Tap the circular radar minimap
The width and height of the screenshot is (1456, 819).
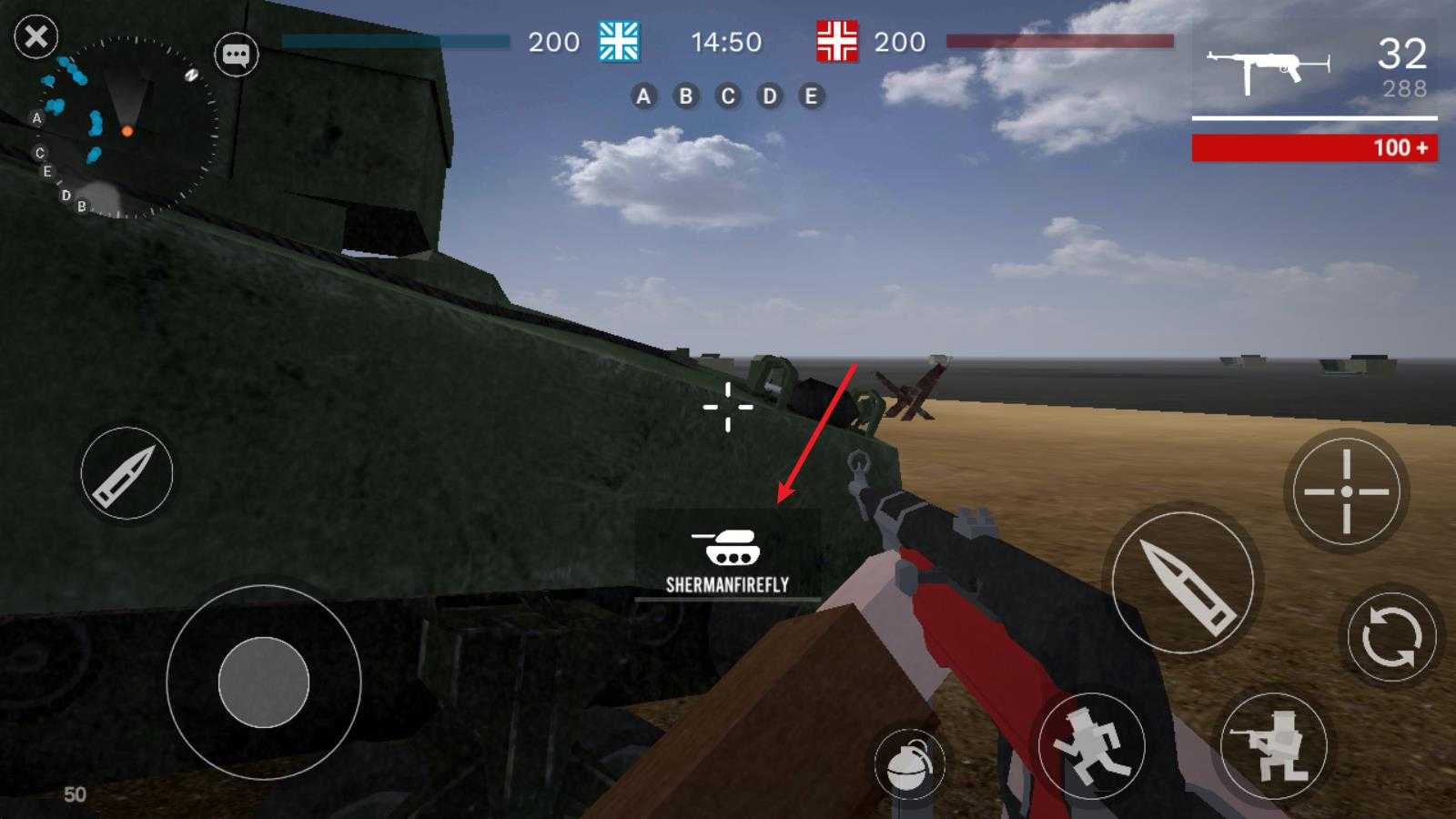pos(127,127)
